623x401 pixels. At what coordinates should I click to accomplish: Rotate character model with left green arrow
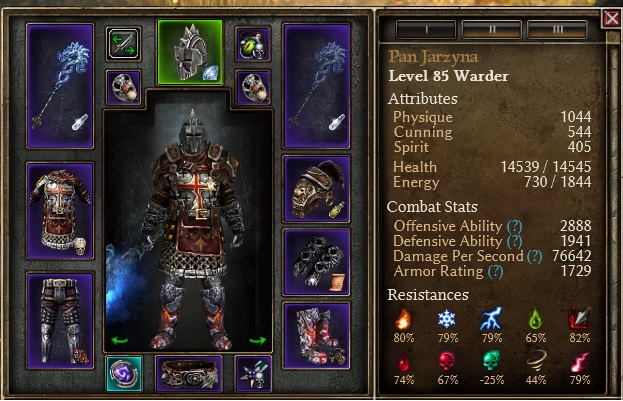click(119, 340)
